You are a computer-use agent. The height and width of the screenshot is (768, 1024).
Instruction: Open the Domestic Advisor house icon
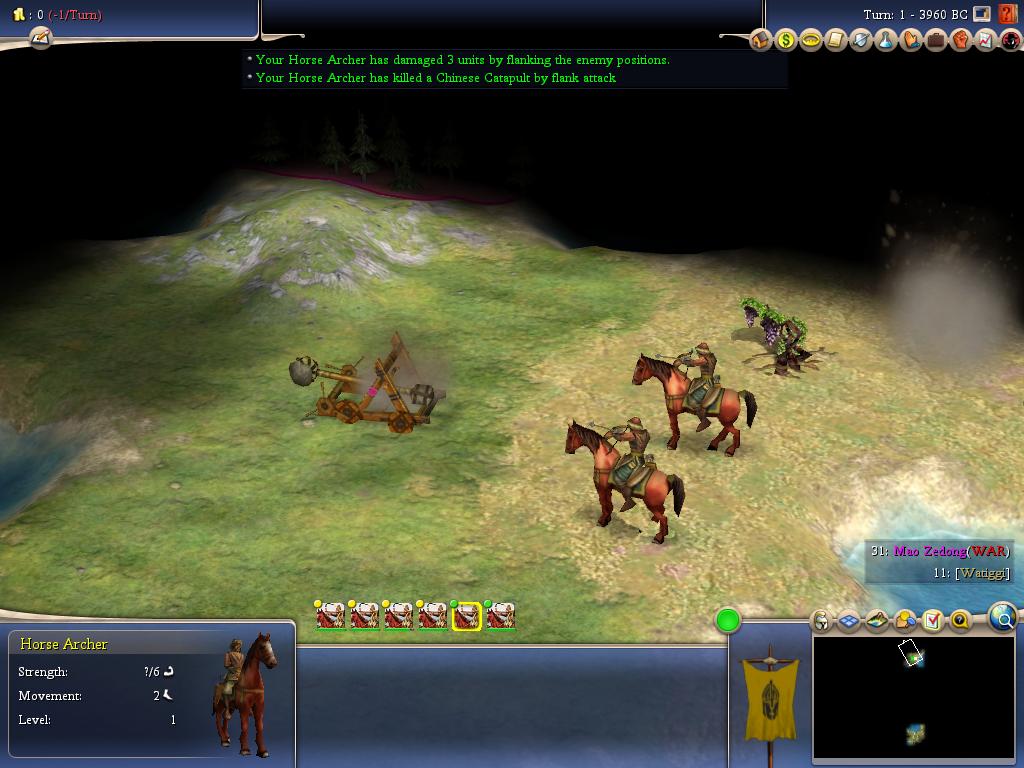point(761,40)
